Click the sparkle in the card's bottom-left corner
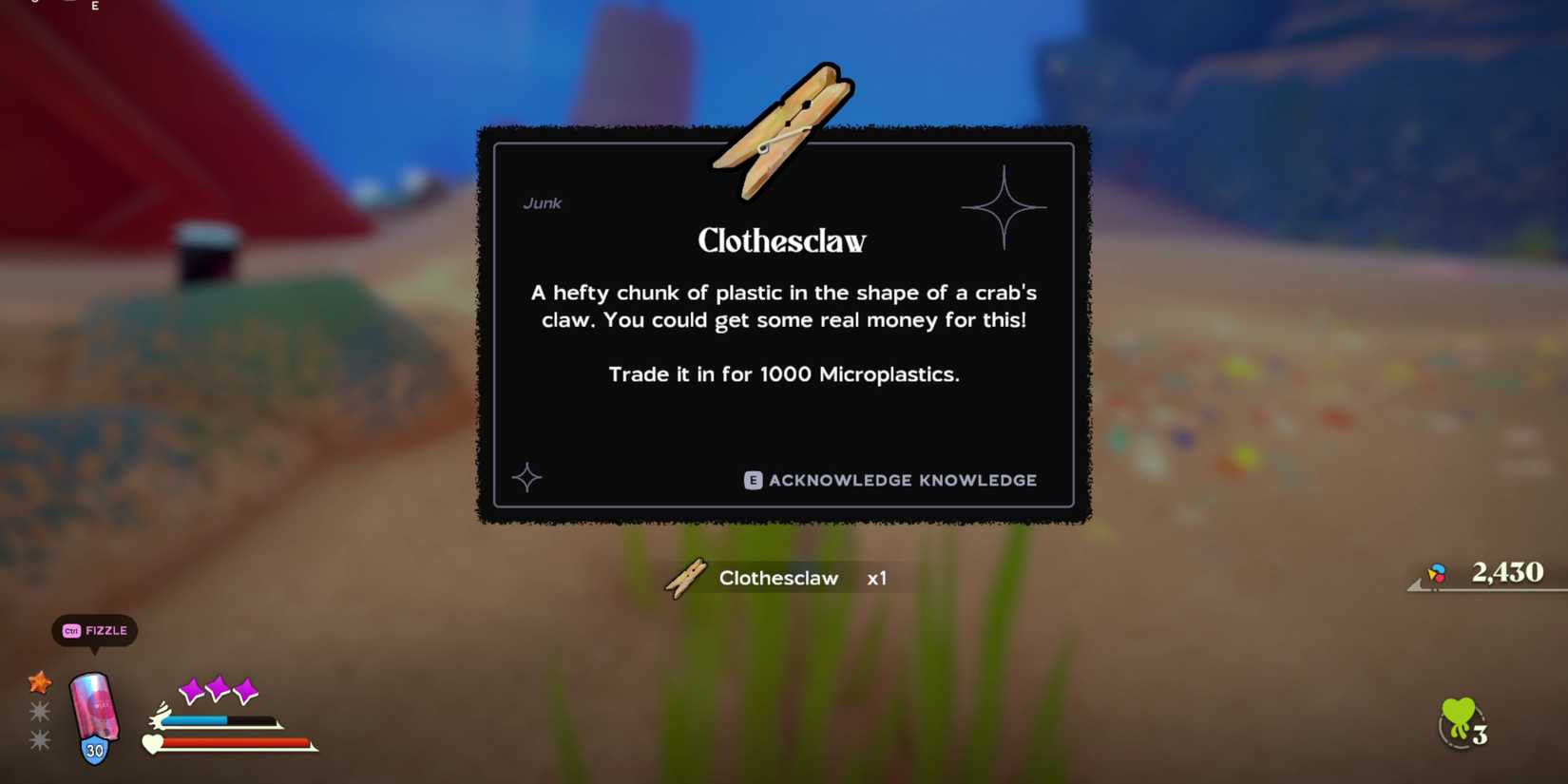1568x784 pixels. [528, 478]
